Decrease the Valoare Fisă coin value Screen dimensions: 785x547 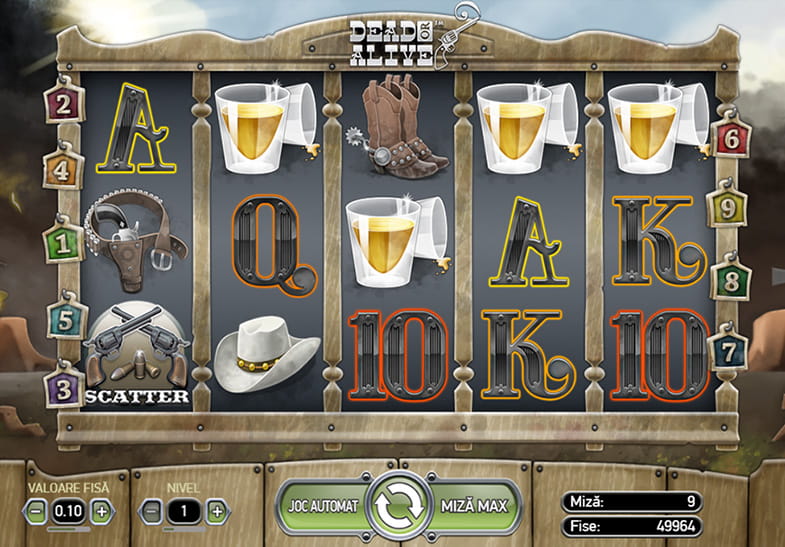(36, 510)
